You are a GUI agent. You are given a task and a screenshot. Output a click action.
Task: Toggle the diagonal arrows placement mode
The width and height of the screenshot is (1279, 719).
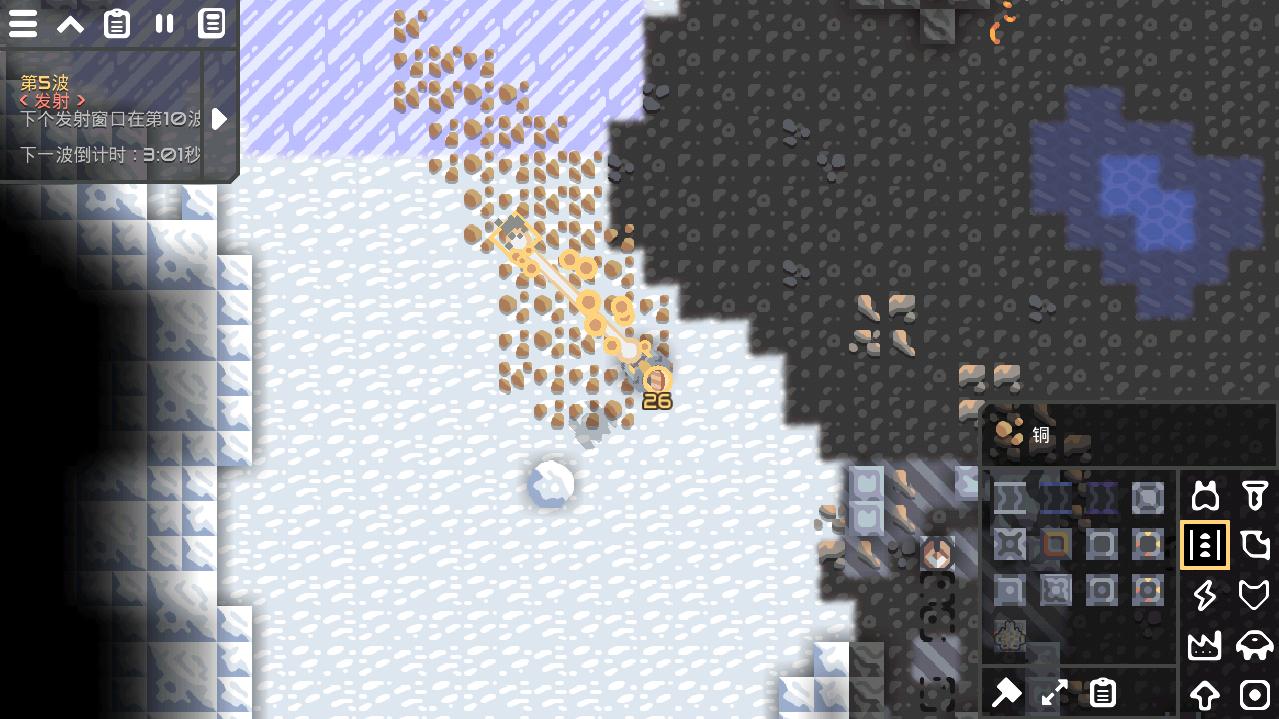tap(1054, 693)
